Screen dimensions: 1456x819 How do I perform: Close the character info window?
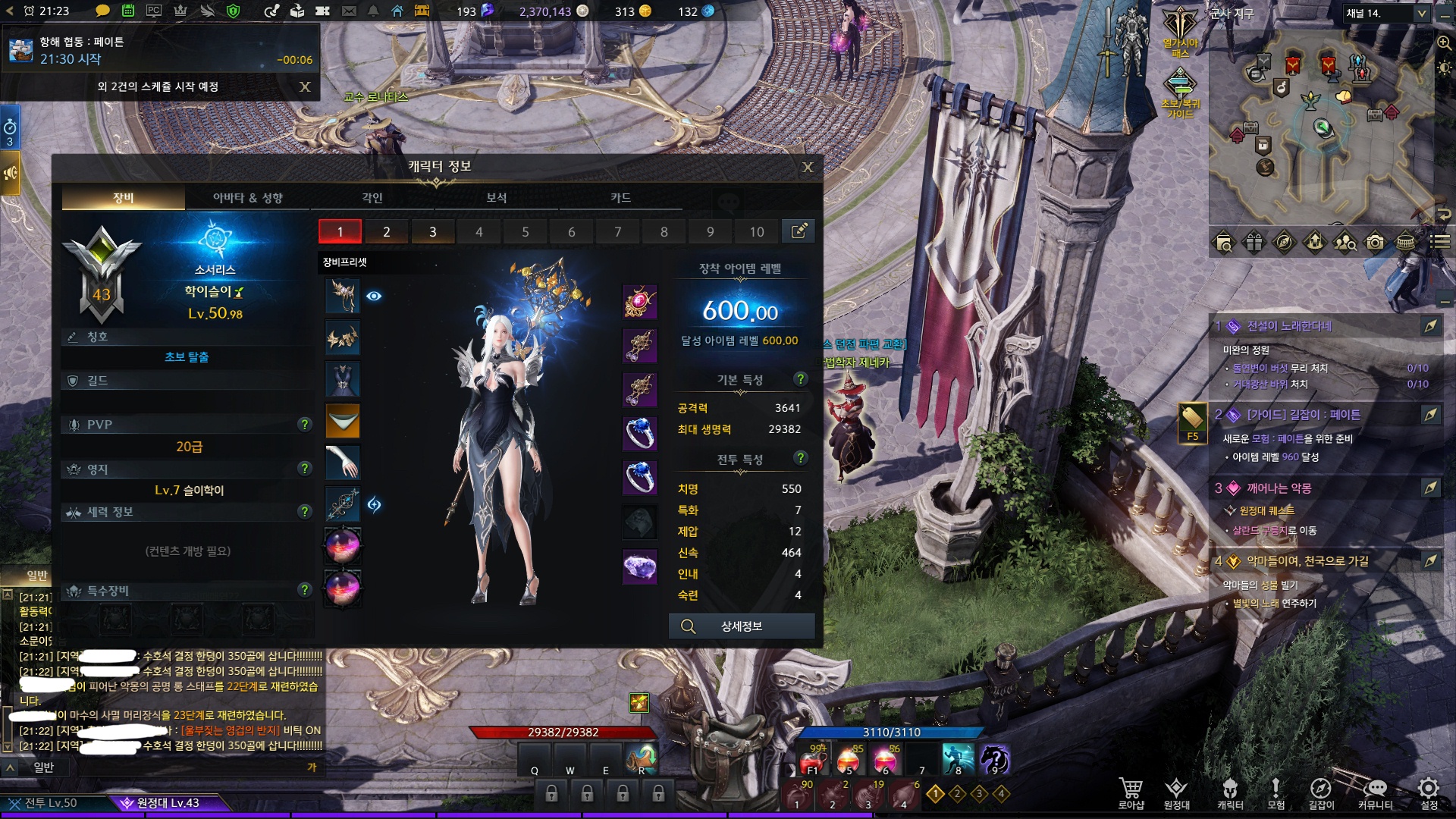808,167
